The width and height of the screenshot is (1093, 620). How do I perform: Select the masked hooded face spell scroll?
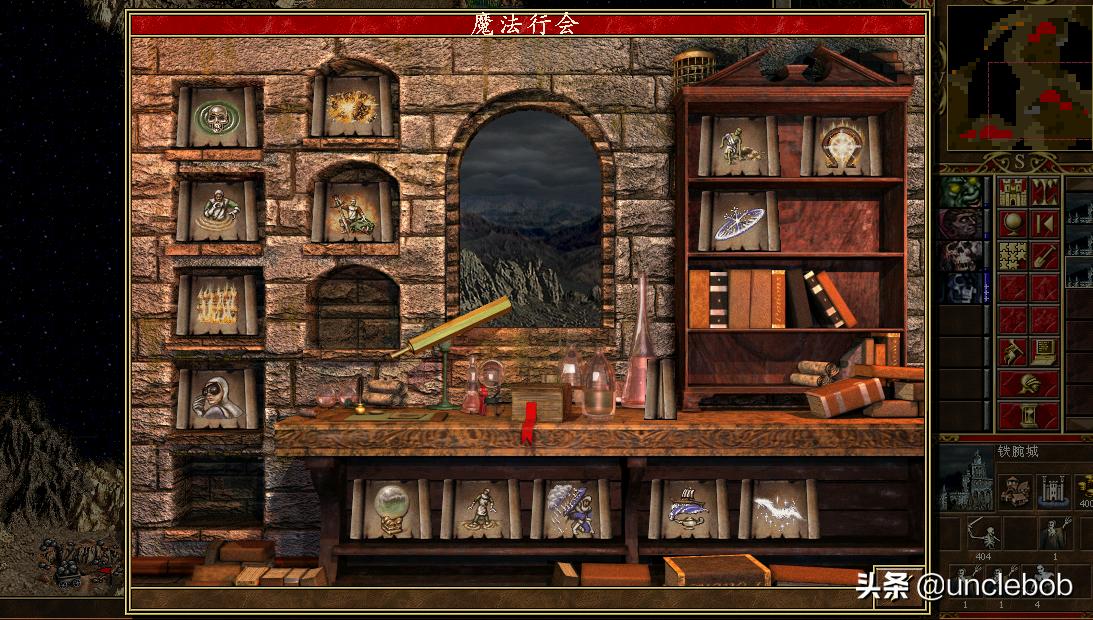[218, 399]
